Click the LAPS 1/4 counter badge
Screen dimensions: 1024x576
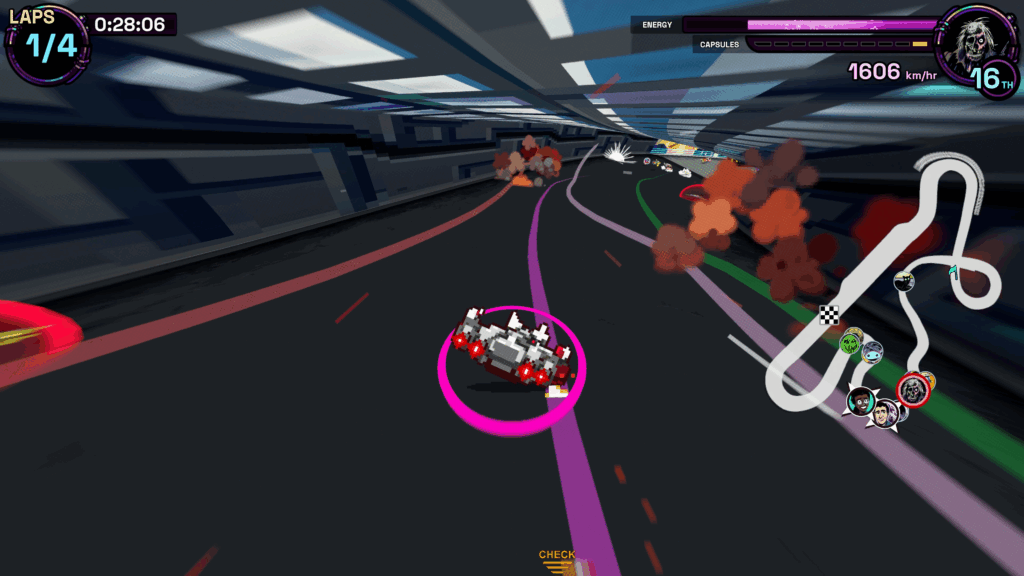[46, 42]
